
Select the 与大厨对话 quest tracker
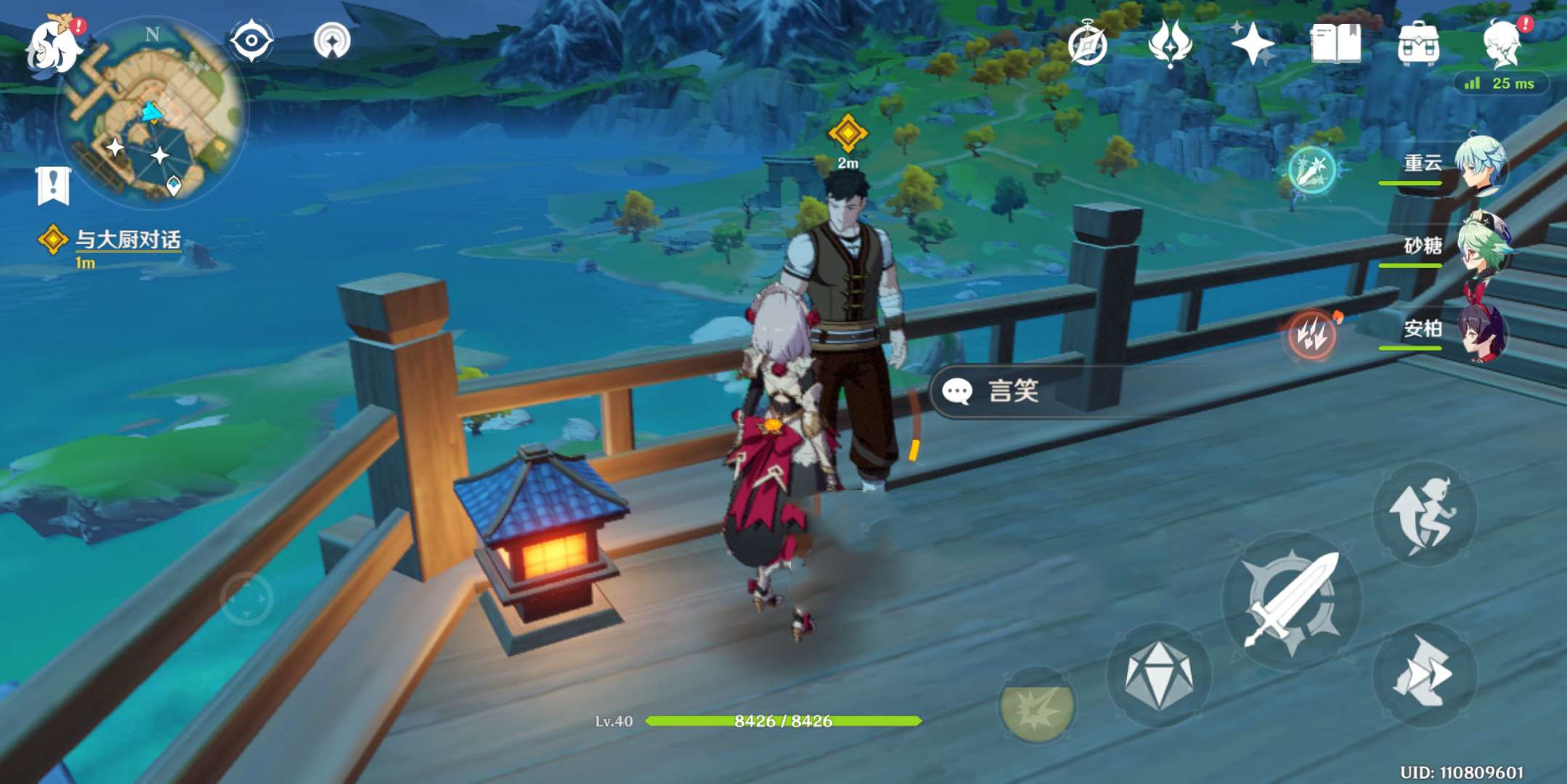coord(127,240)
